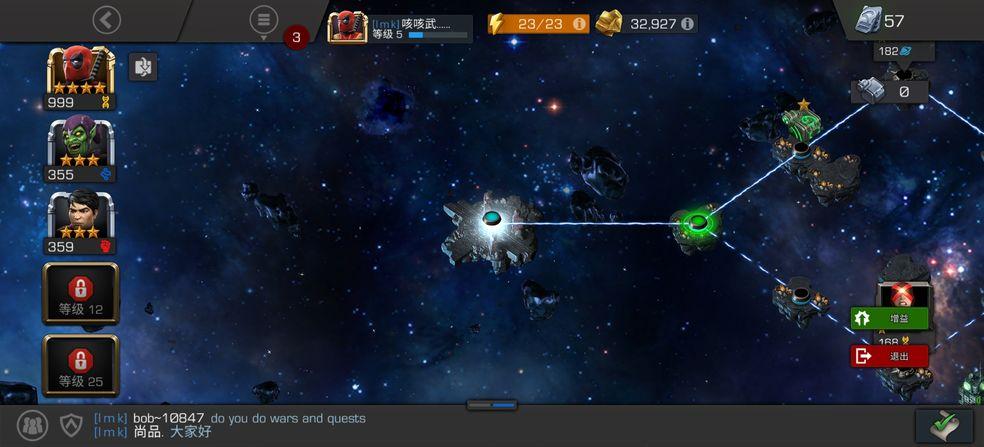Go back using the arrow button
This screenshot has height=447, width=984.
(106, 19)
